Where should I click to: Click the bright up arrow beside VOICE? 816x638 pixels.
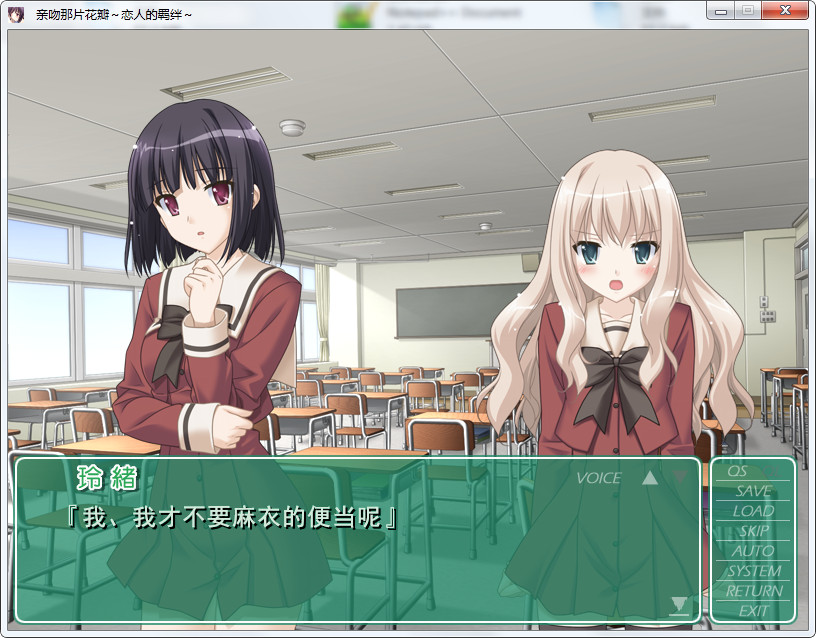[x=650, y=478]
